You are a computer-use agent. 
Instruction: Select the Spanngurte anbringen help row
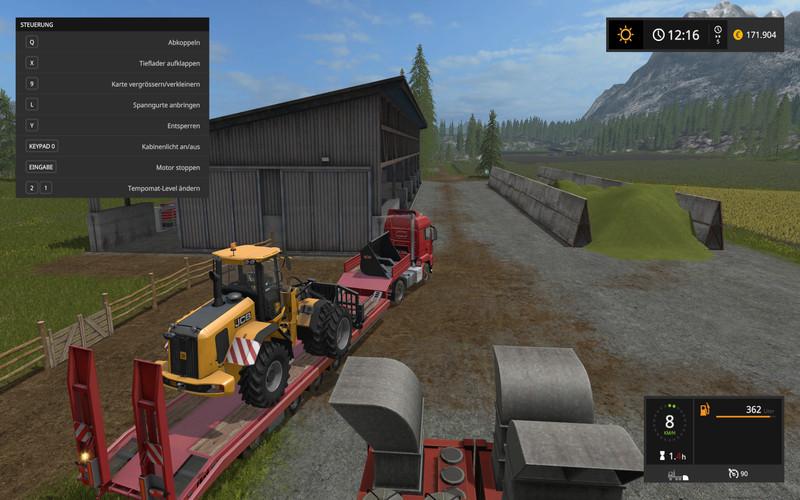pos(112,104)
